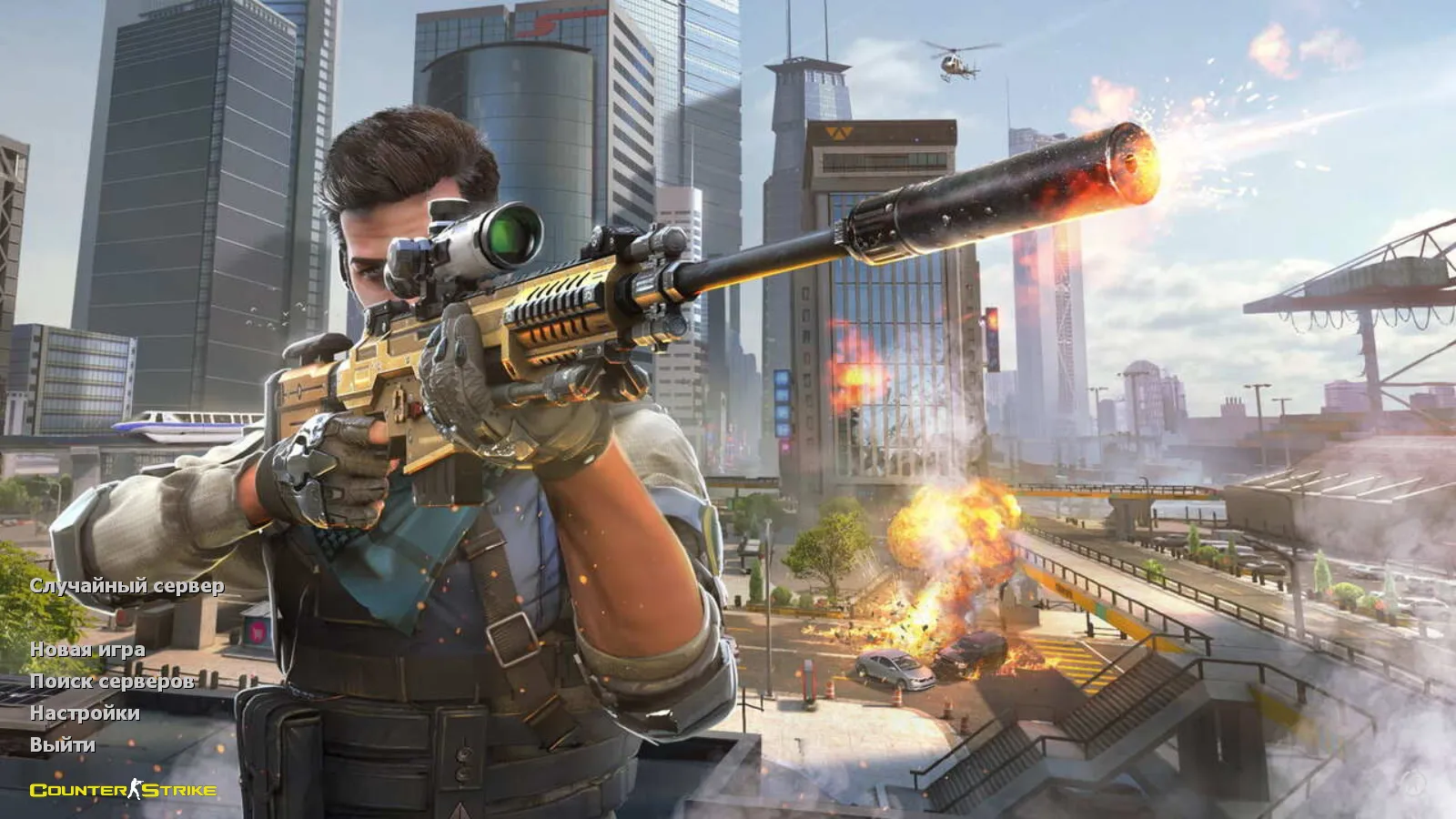Click the Новая игра menu label
1456x819 pixels.
[88, 652]
